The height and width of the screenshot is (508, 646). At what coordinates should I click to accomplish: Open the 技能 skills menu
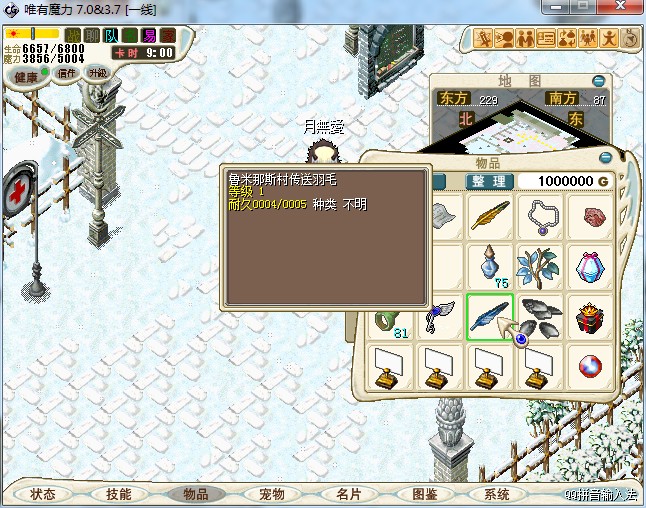tap(119, 494)
